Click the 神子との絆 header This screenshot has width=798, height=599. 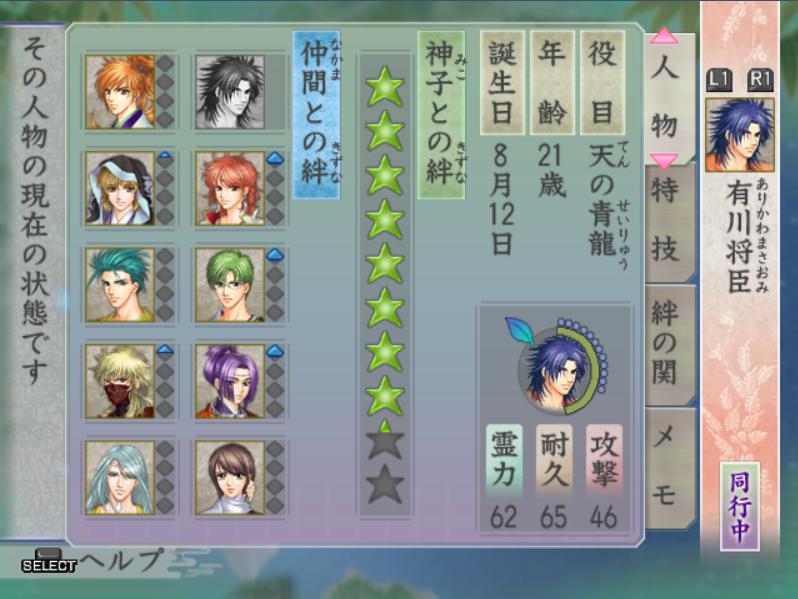pos(440,114)
